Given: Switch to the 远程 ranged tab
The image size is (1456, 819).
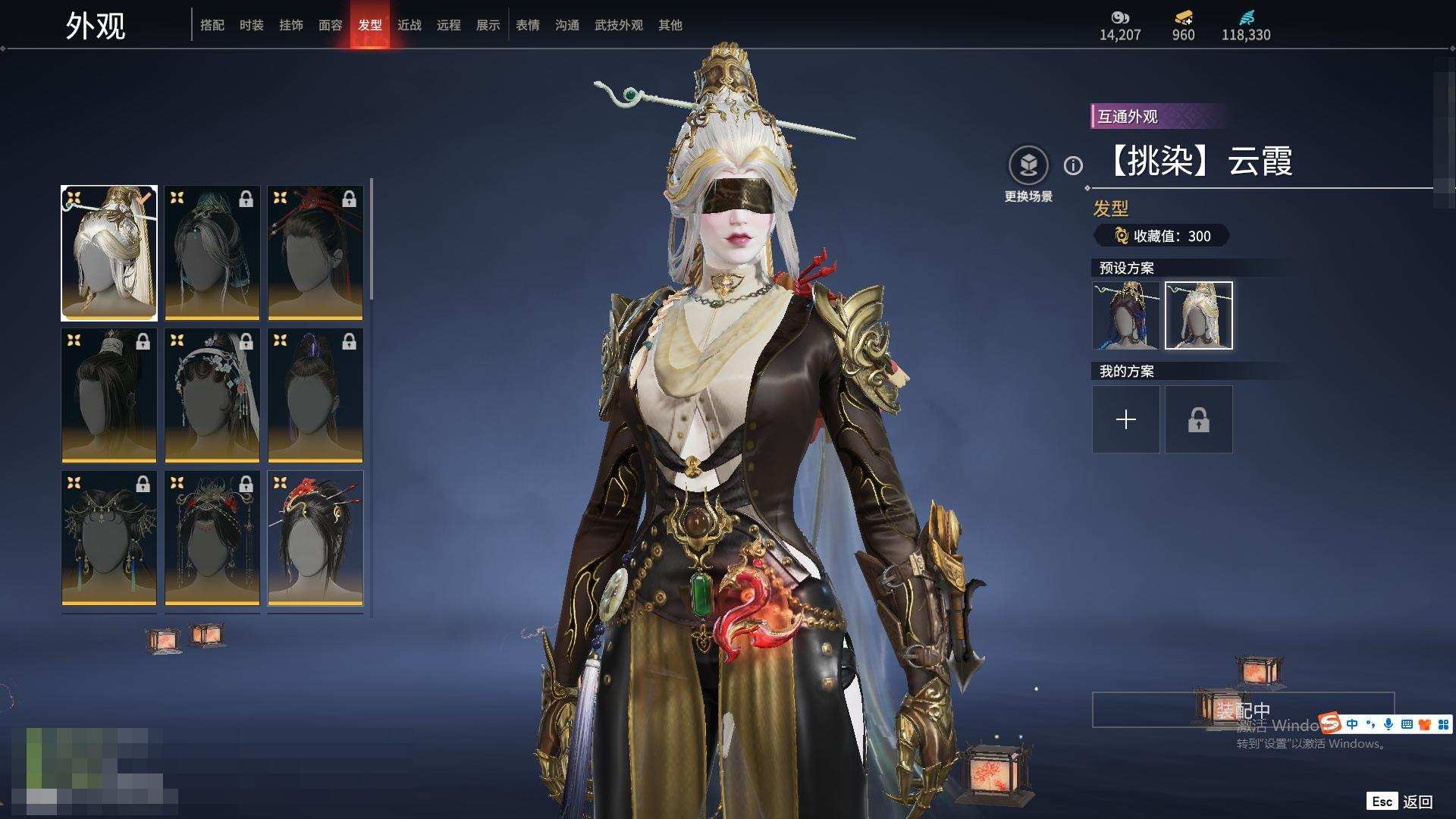Looking at the screenshot, I should (449, 25).
